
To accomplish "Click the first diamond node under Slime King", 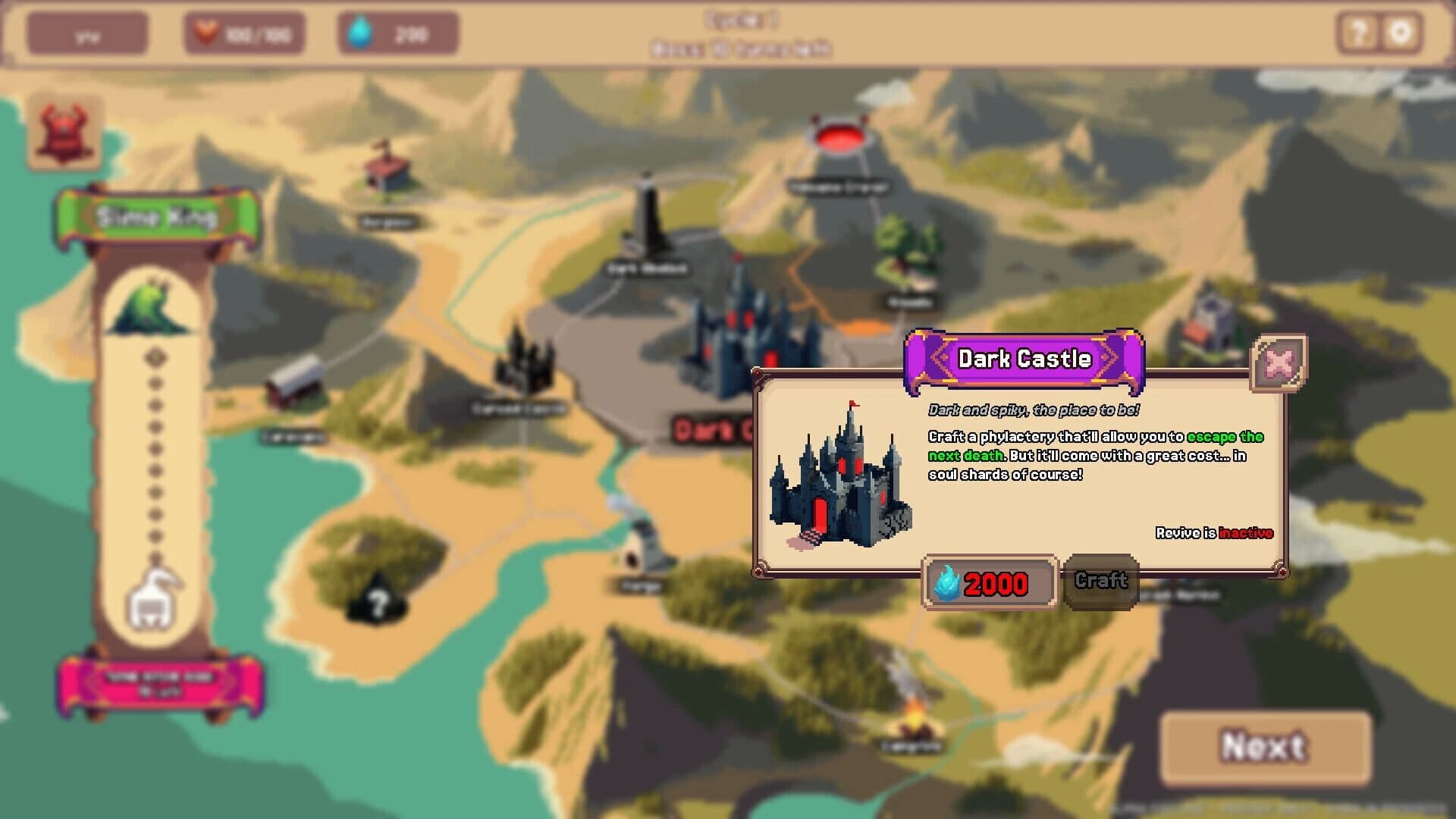I will [156, 355].
